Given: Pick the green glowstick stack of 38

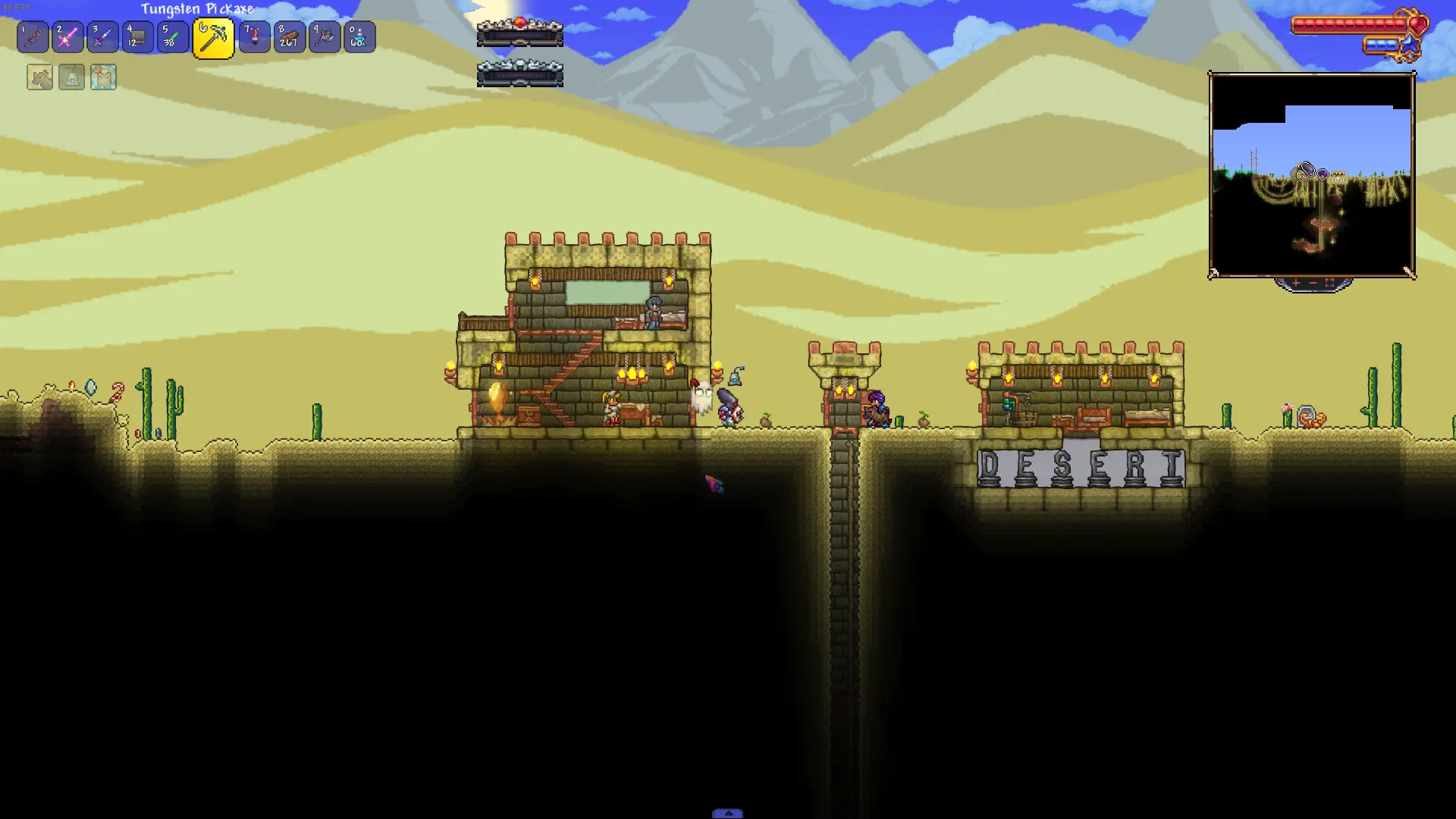Looking at the screenshot, I should pos(172,37).
